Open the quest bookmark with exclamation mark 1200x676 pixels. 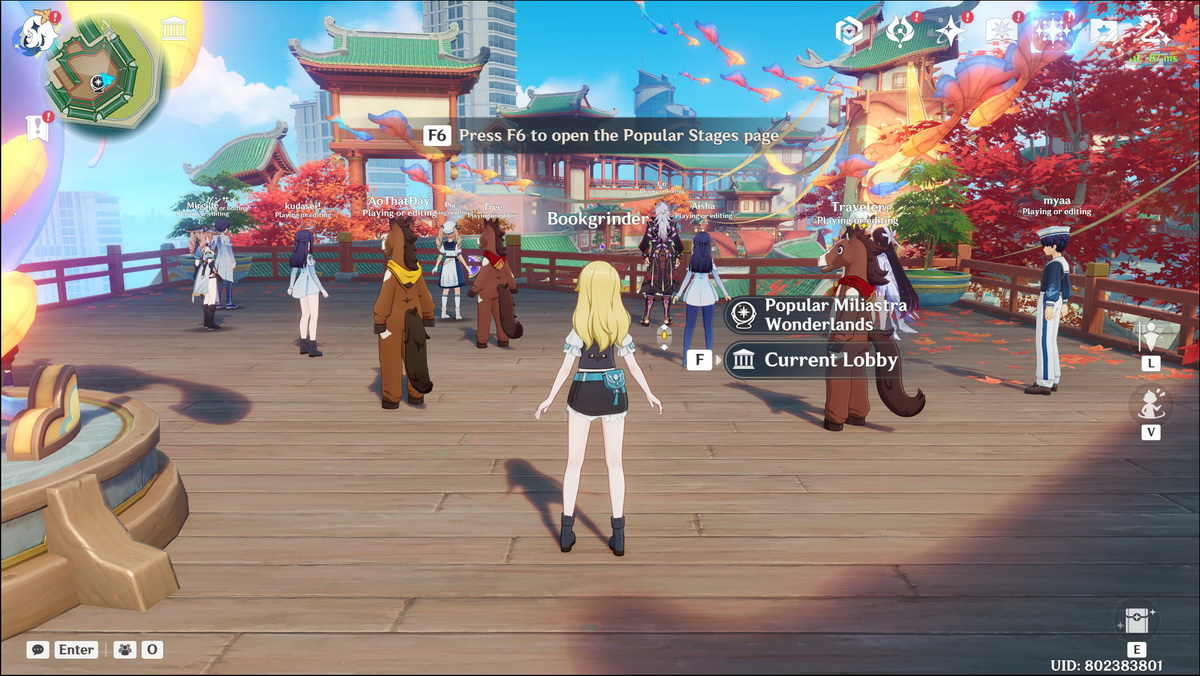click(x=36, y=127)
